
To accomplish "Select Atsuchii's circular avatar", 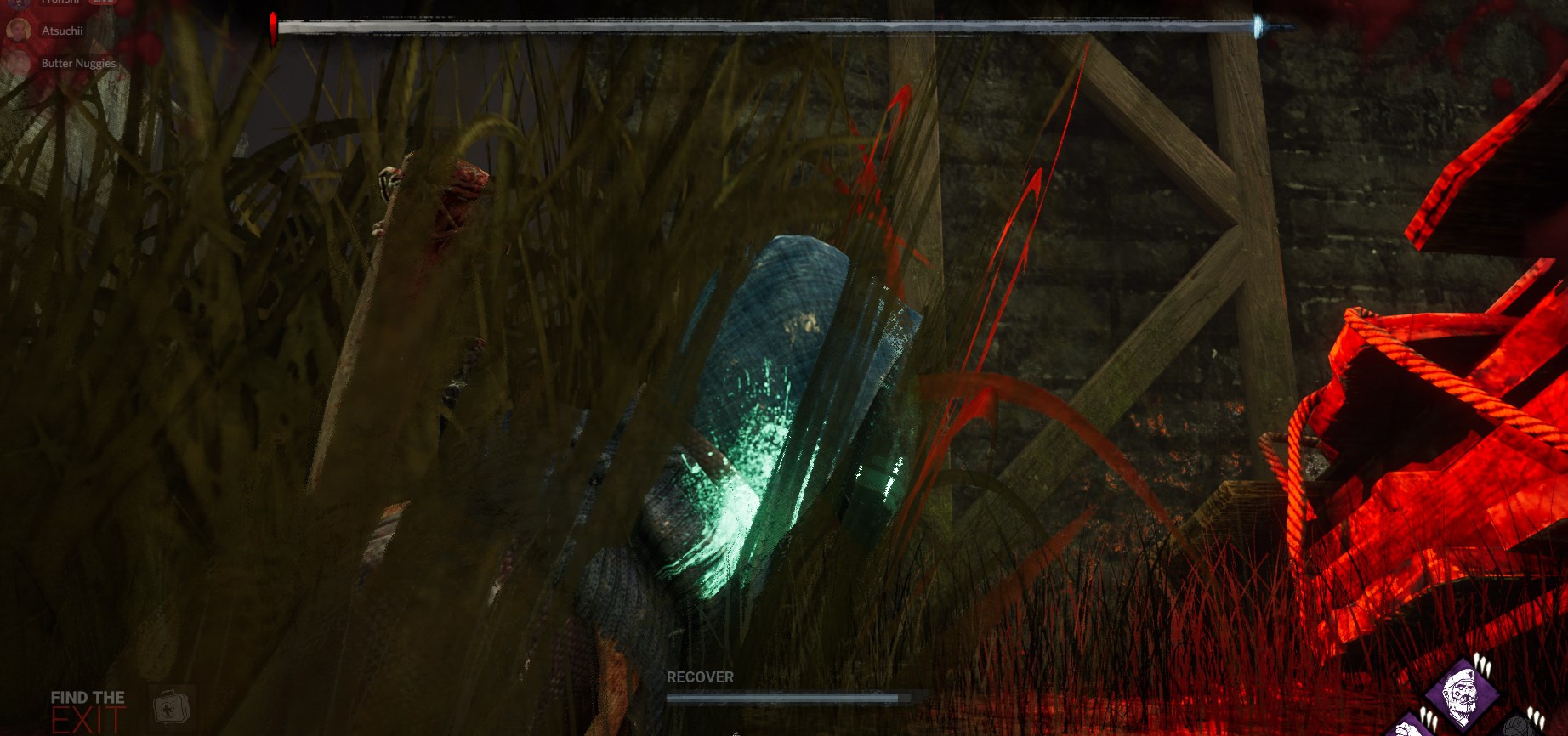I will (x=20, y=31).
